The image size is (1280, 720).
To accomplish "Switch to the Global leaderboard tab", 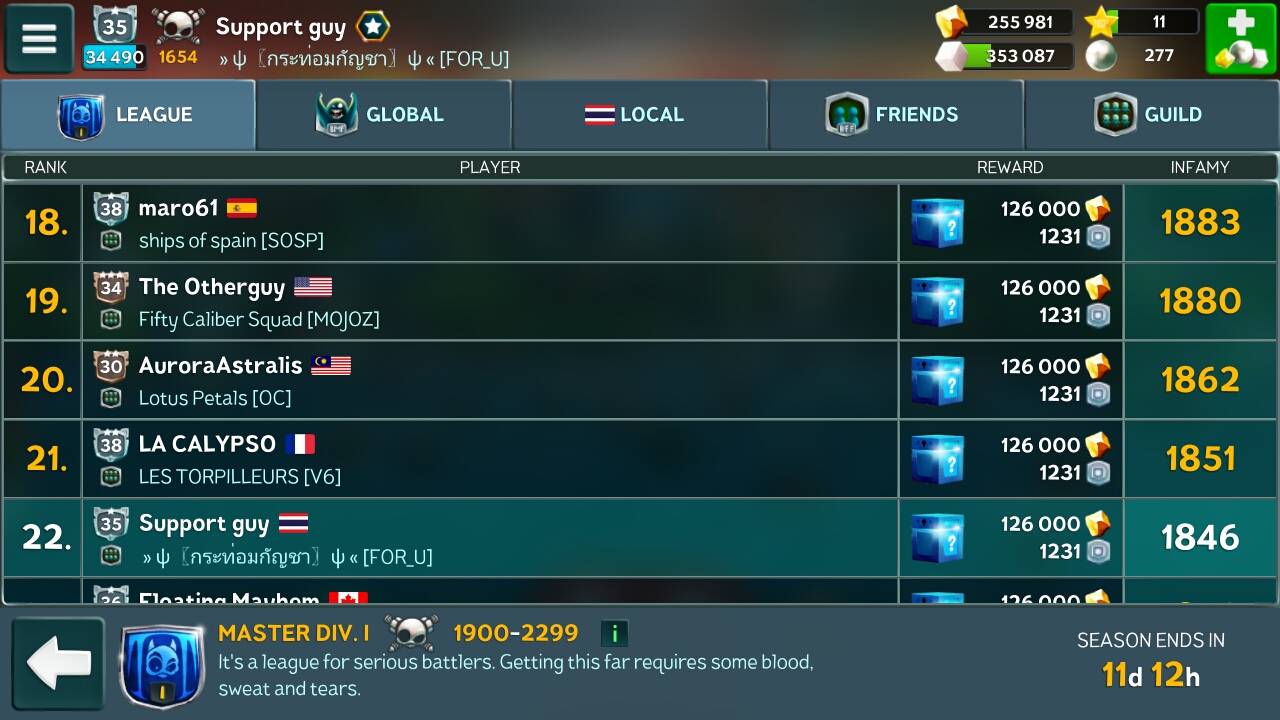I will 383,115.
